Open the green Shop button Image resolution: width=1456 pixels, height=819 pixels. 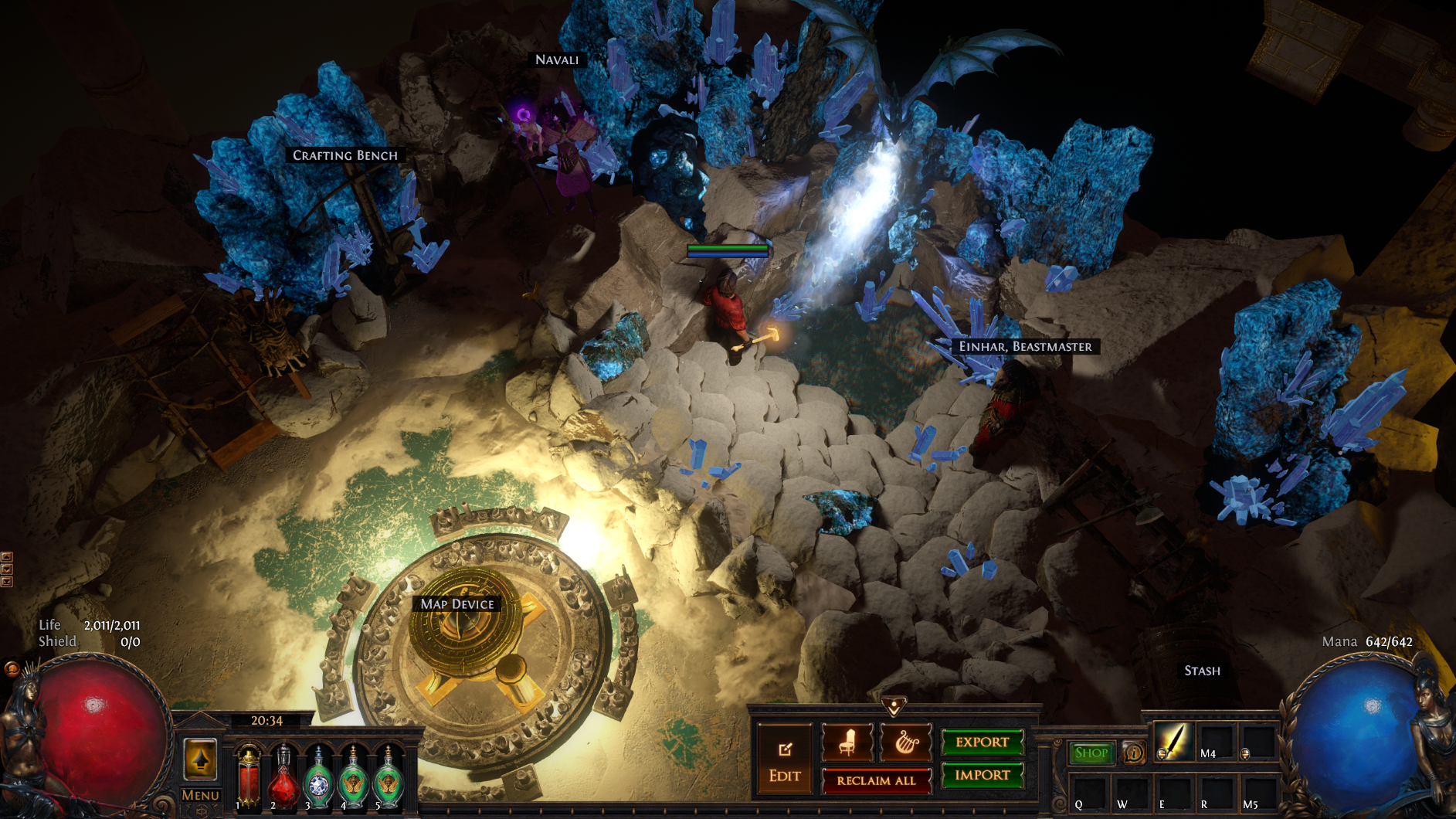click(1091, 753)
